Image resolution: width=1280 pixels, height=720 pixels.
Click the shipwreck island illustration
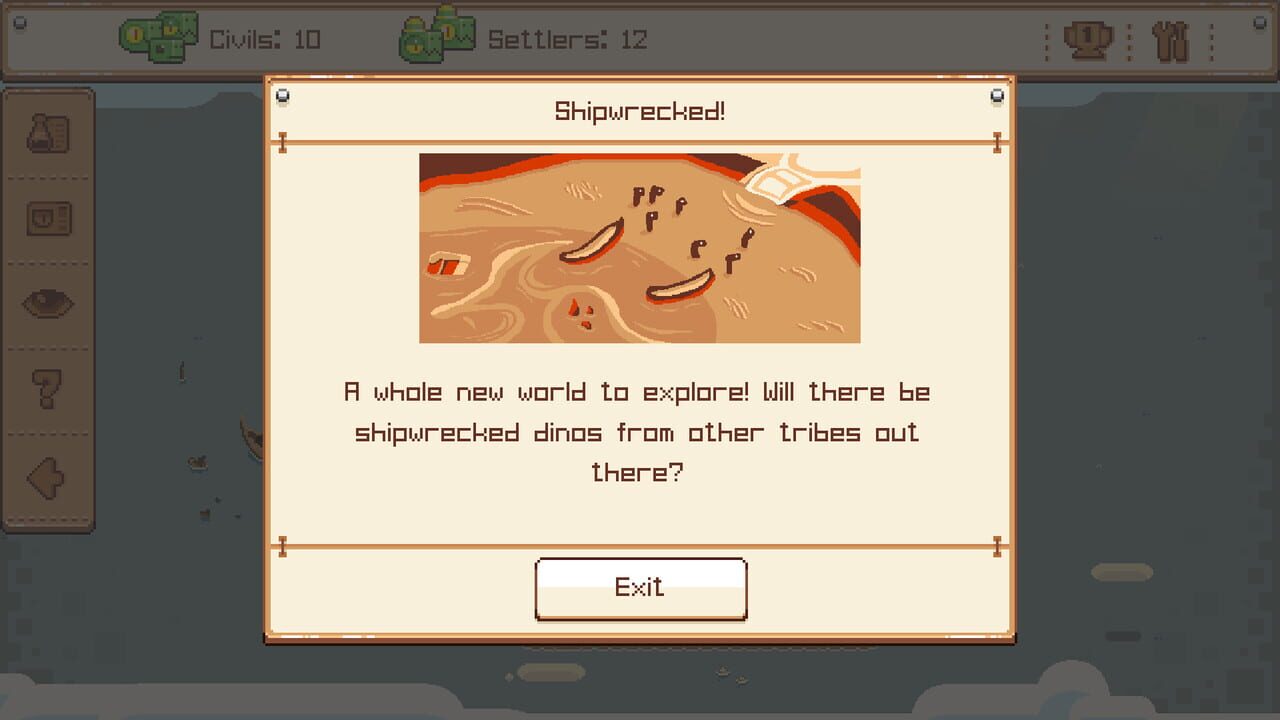pyautogui.click(x=639, y=248)
